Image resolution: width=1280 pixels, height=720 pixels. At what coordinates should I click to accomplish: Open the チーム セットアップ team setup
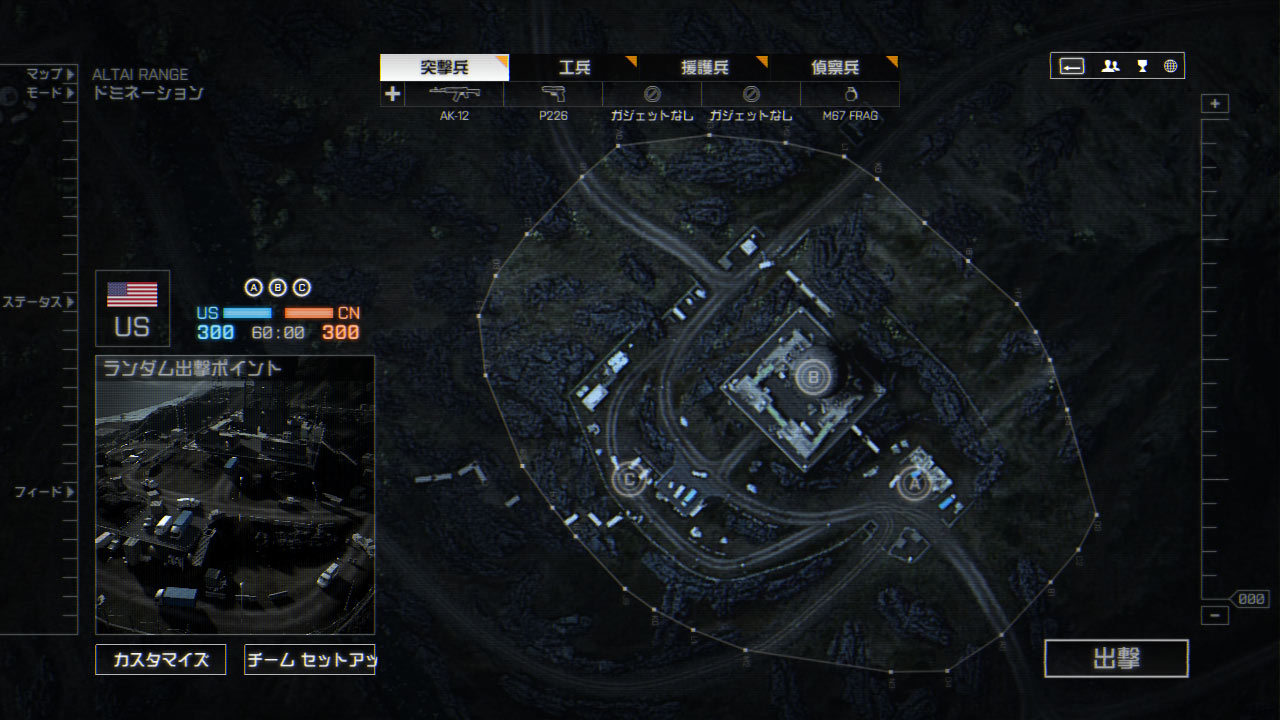coord(309,660)
